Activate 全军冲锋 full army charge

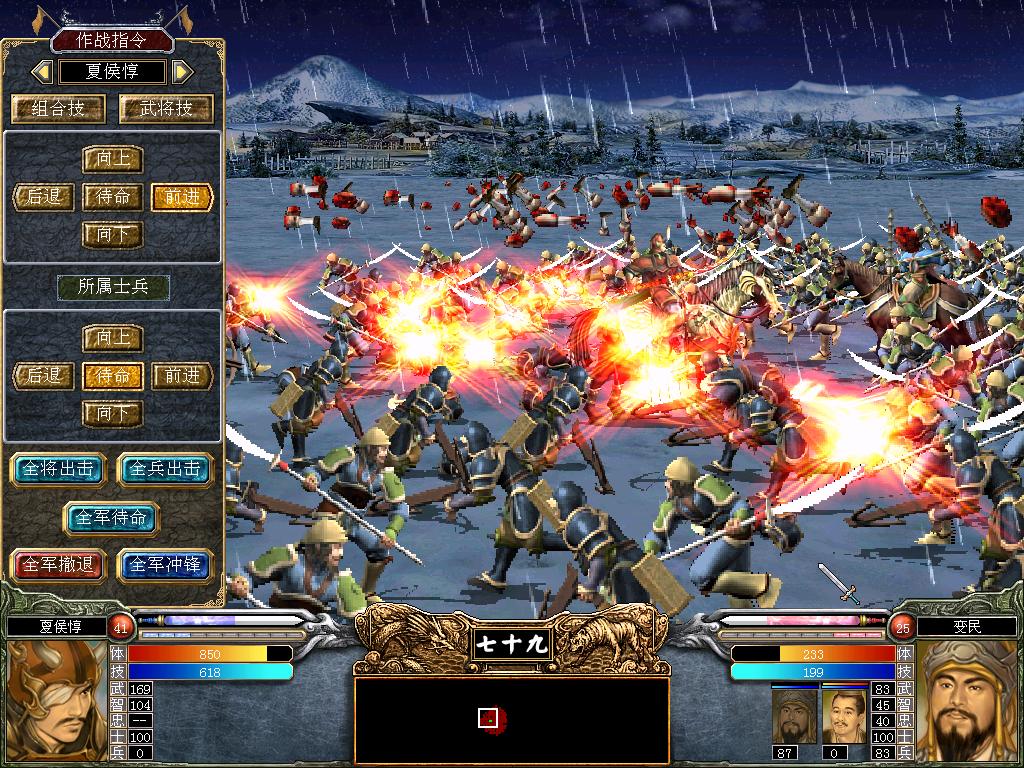pos(166,565)
